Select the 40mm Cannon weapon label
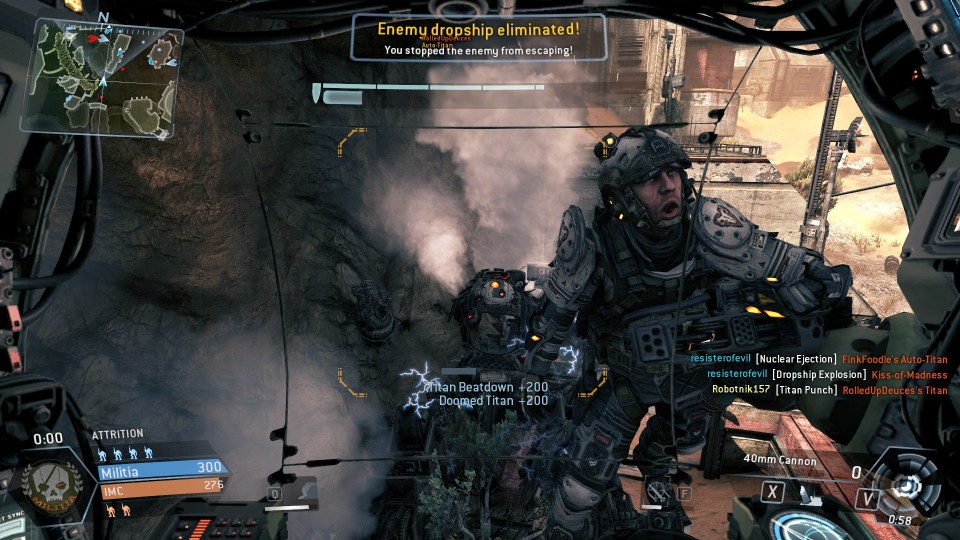This screenshot has height=540, width=960. point(780,461)
